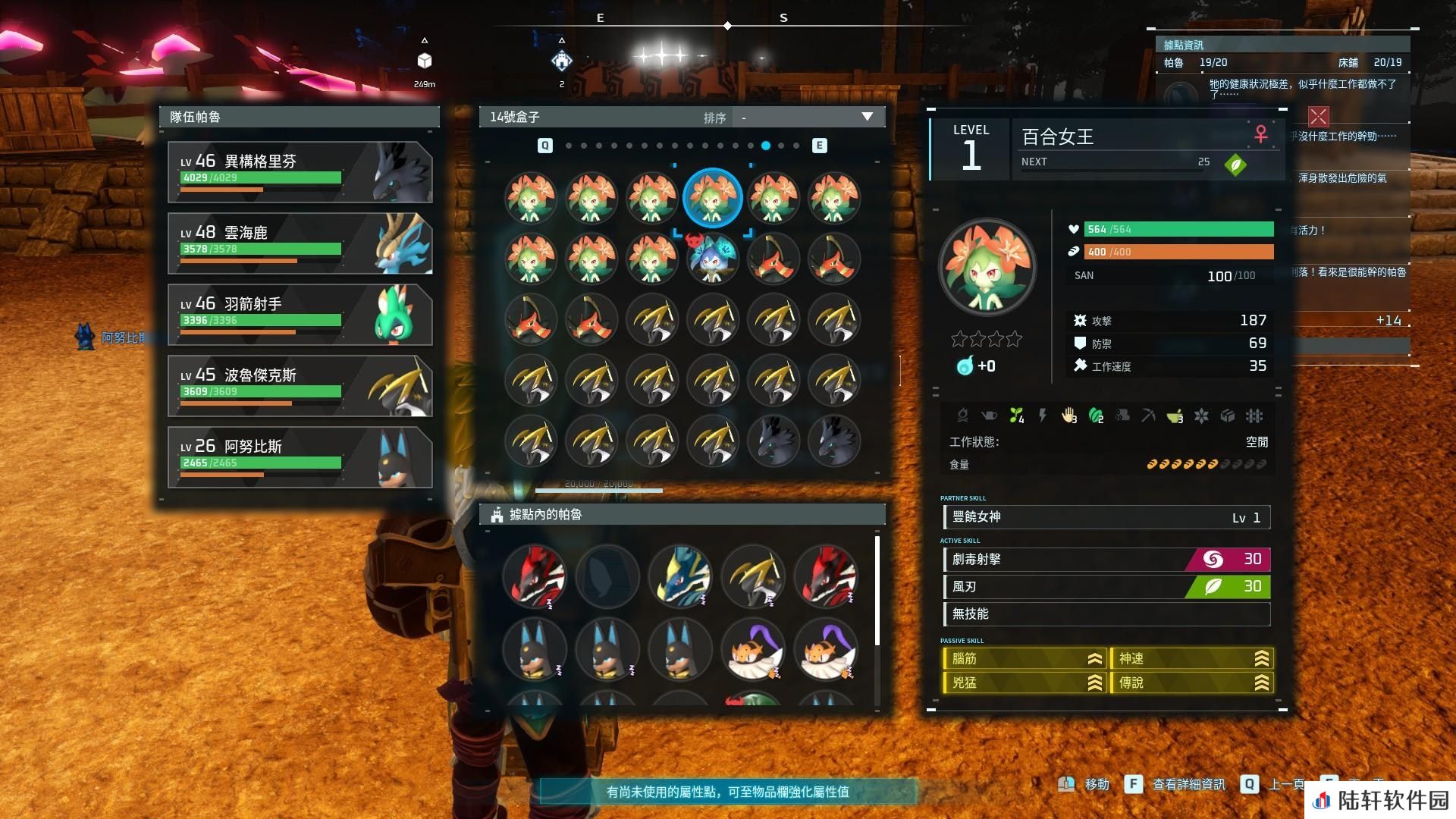Switch to the highlighted blue box page dot
The height and width of the screenshot is (819, 1456).
pos(766,146)
